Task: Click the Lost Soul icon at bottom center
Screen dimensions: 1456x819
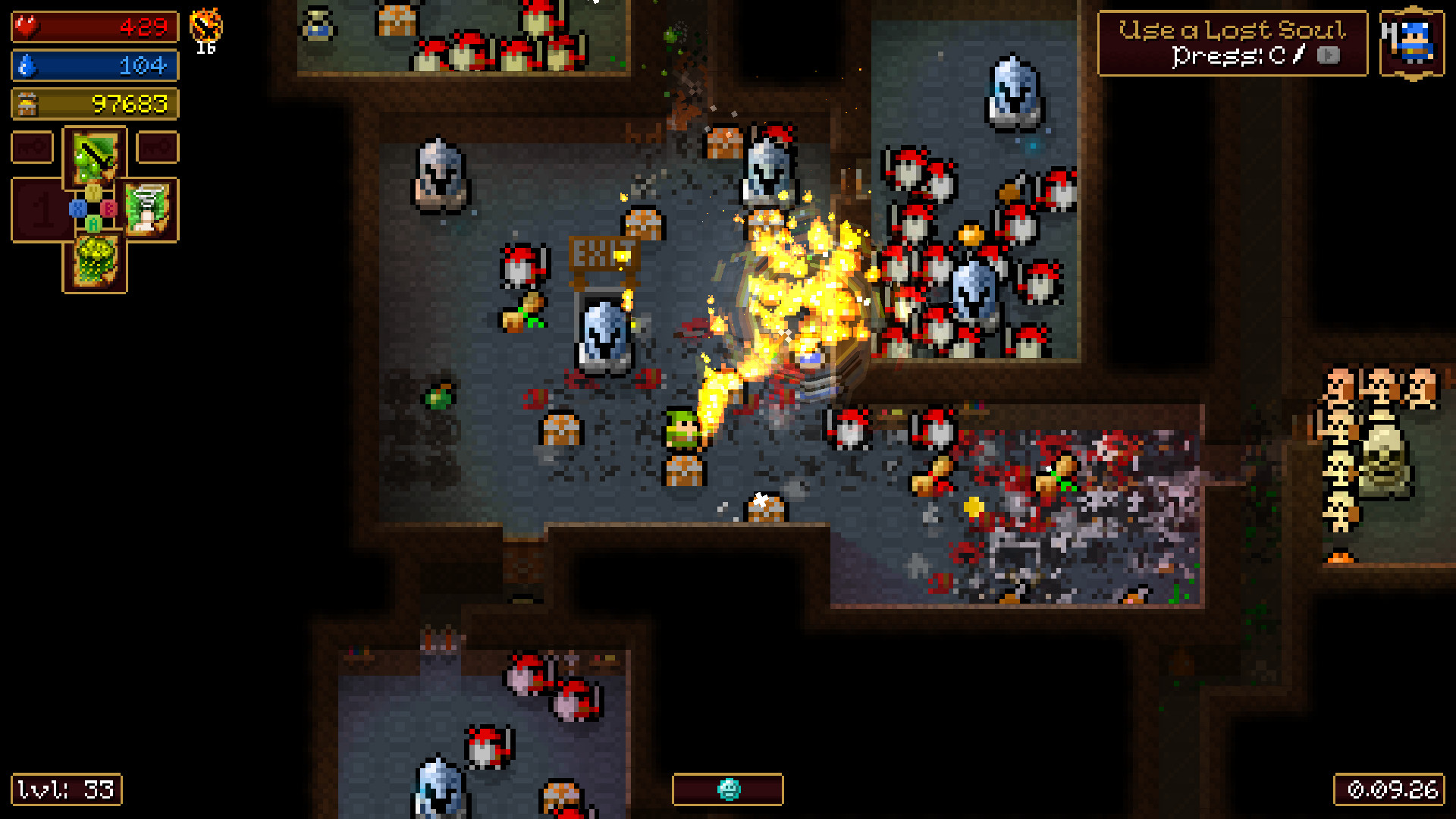Action: [727, 789]
